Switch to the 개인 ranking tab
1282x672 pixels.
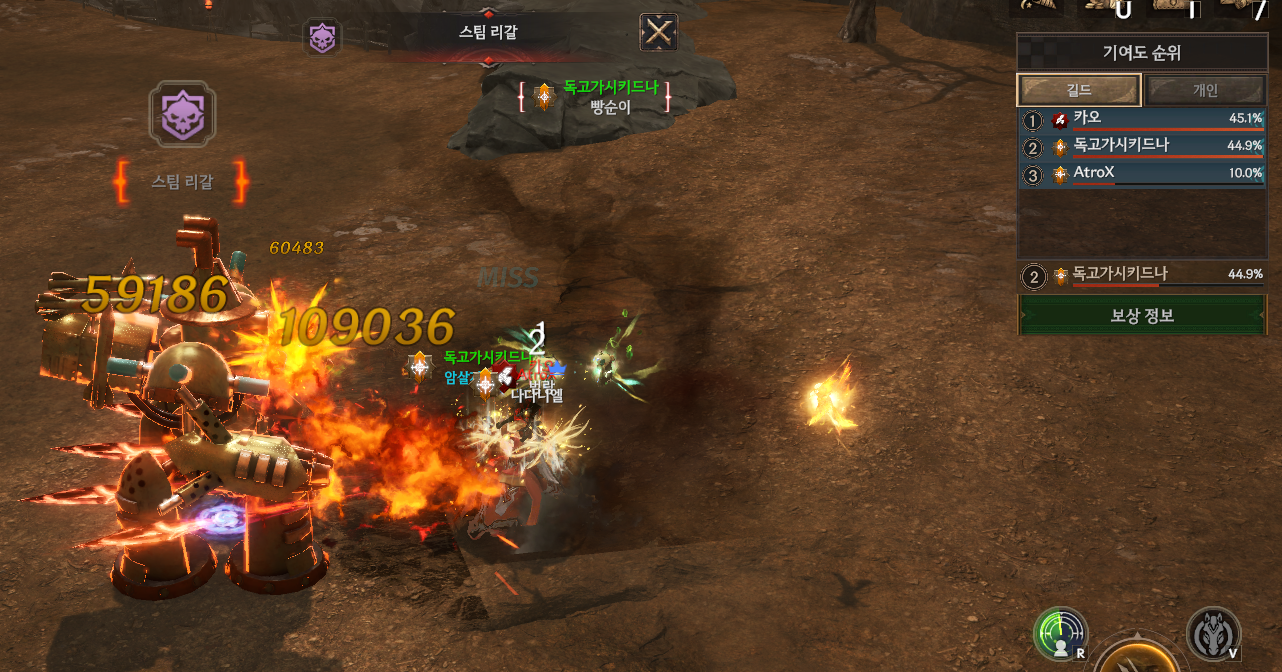[x=1205, y=90]
